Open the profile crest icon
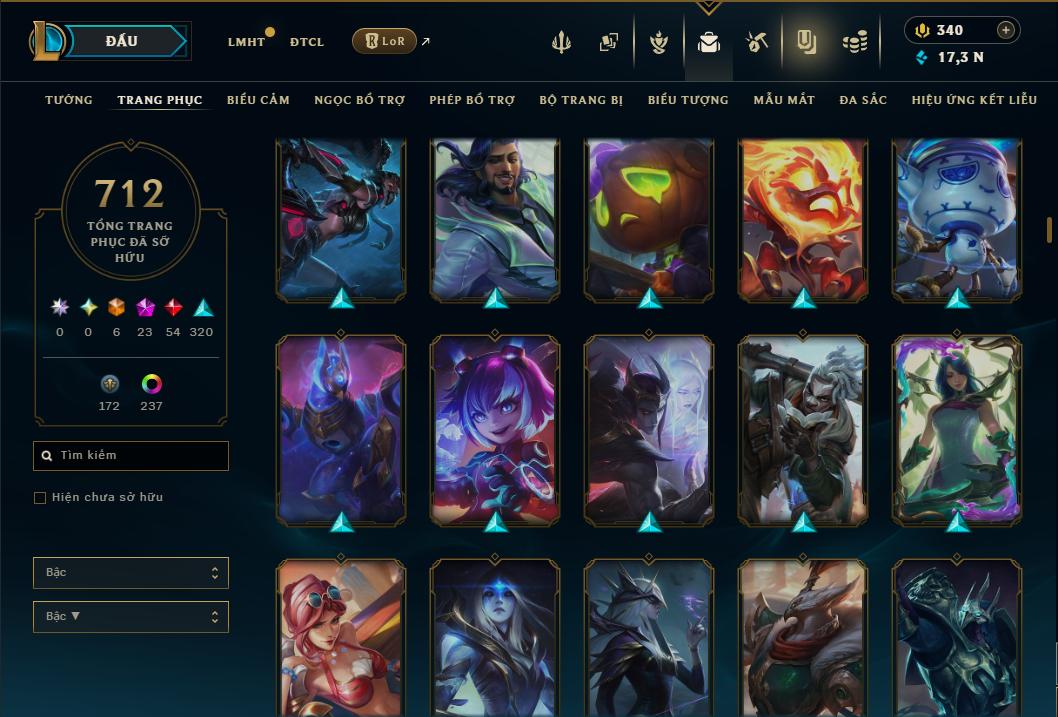Screen dimensions: 1058x717 [658, 42]
